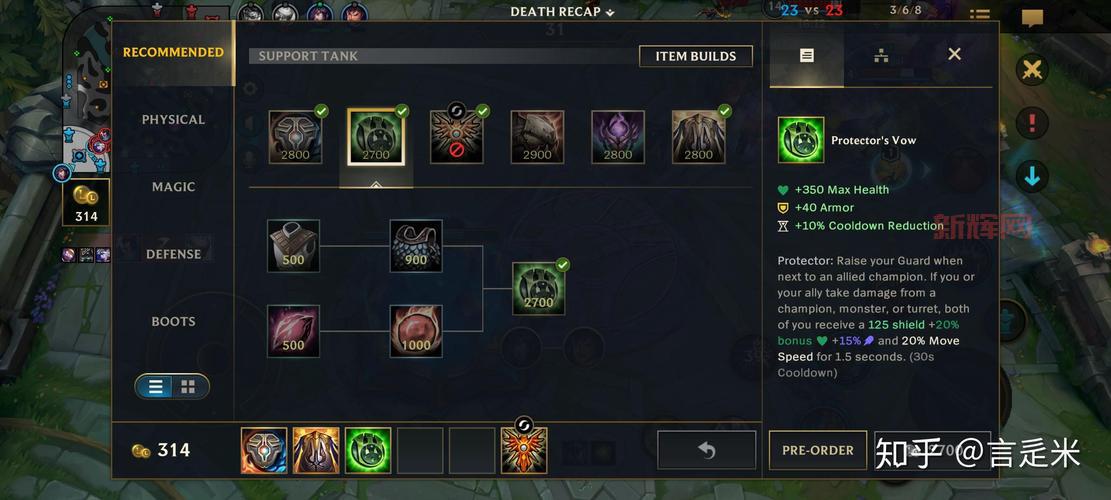Click the undo arrow button
Viewport: 1111px width, 500px height.
[x=706, y=450]
